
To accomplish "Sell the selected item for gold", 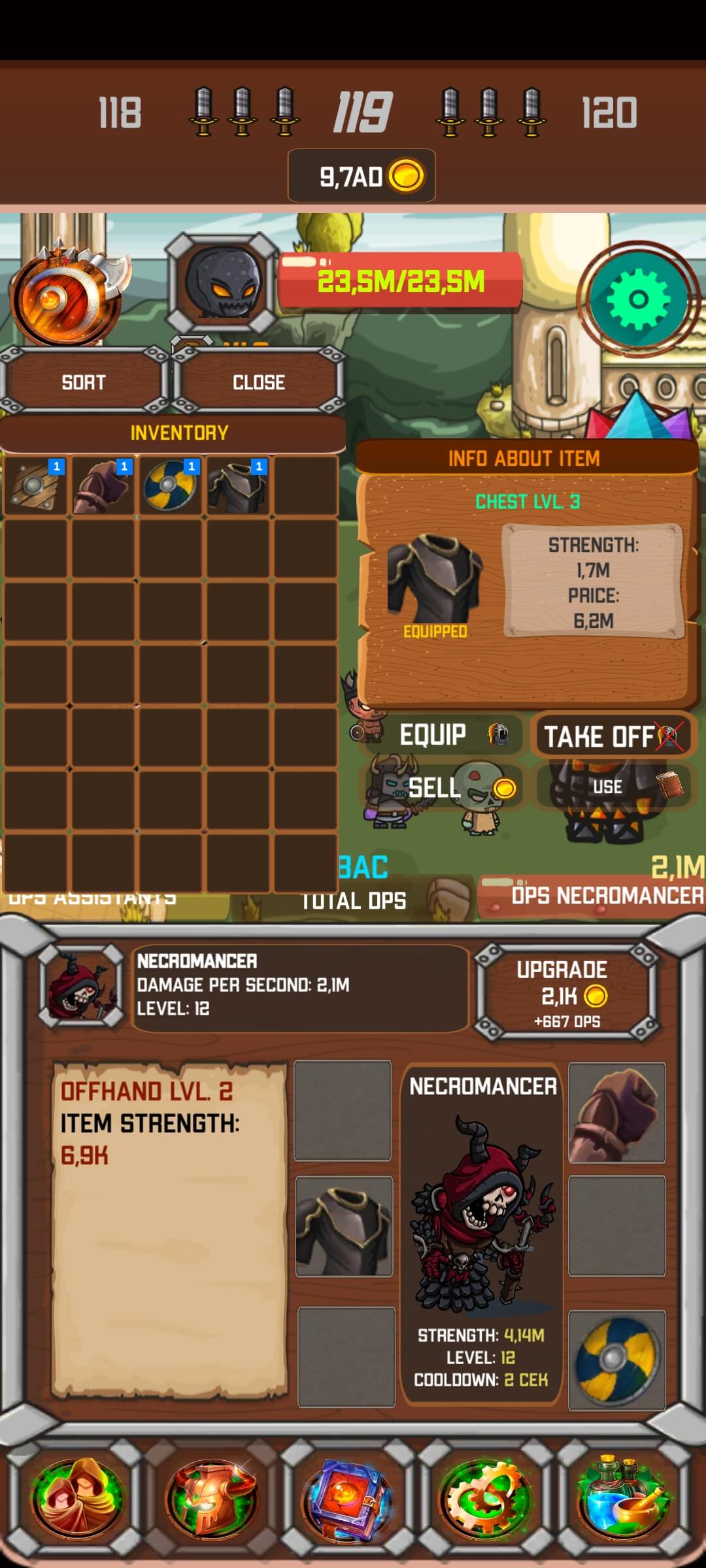I will click(x=442, y=788).
